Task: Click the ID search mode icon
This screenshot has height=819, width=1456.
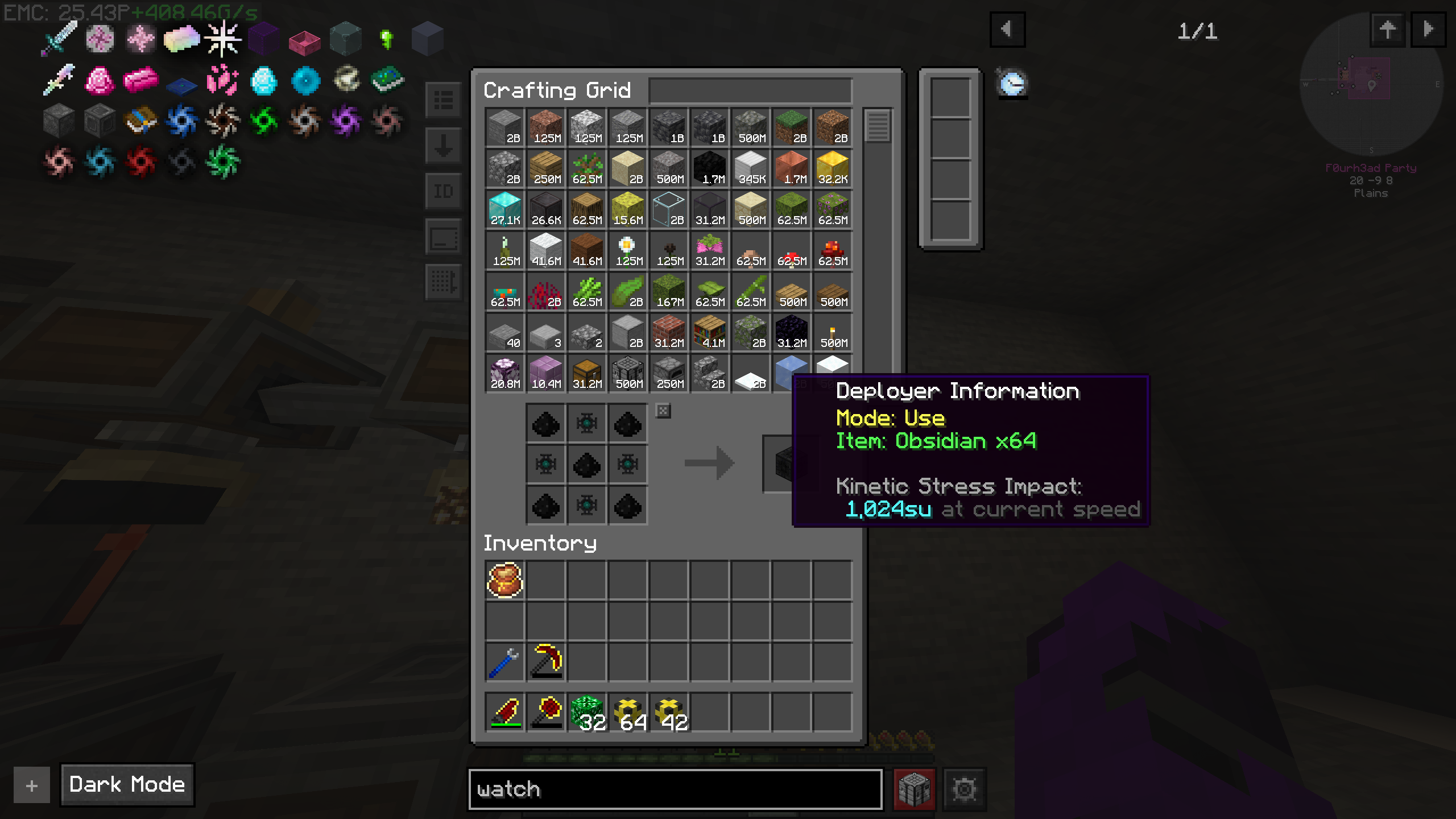Action: 444,192
